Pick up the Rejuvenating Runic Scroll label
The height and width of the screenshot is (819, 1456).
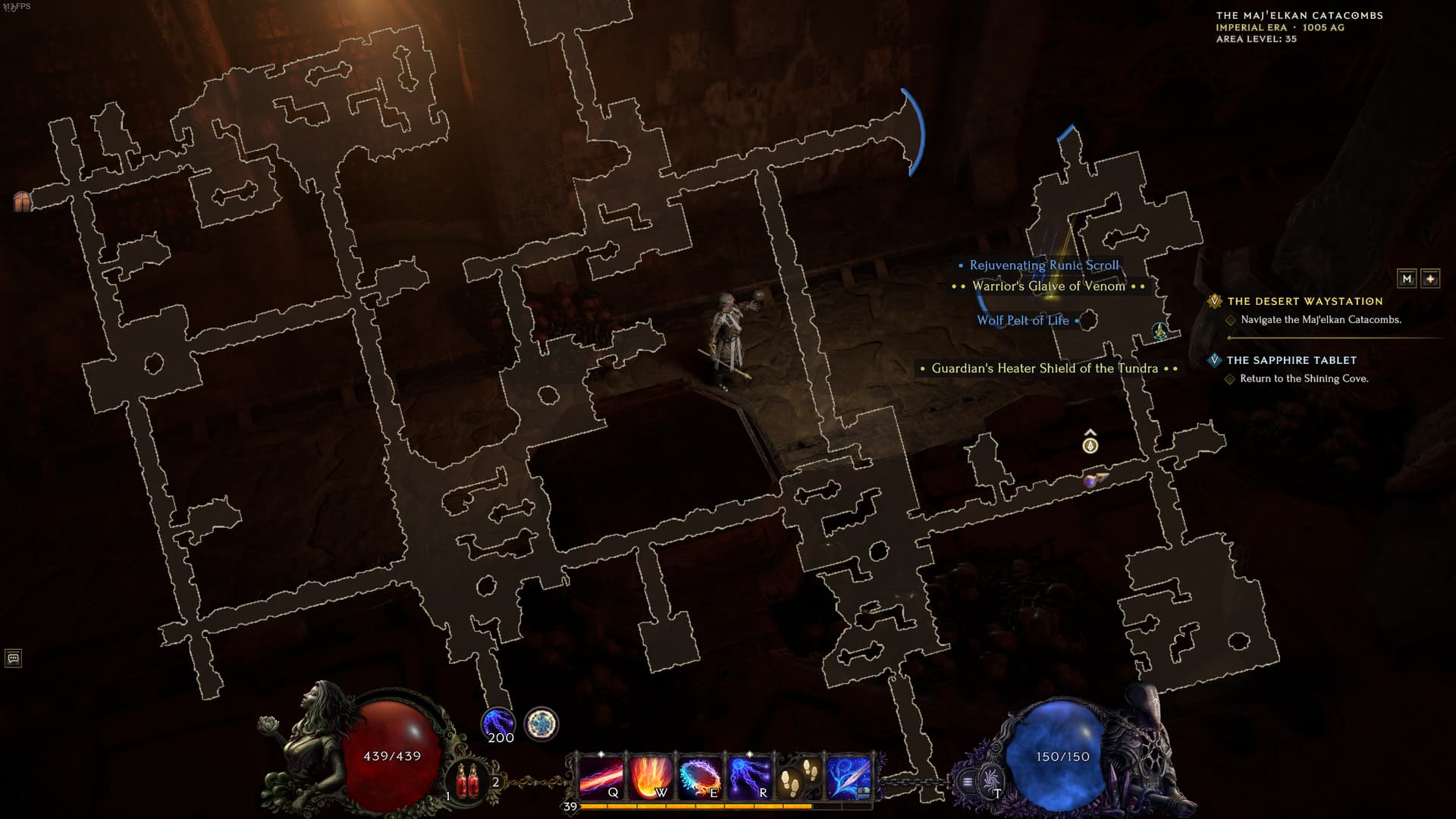click(1043, 265)
